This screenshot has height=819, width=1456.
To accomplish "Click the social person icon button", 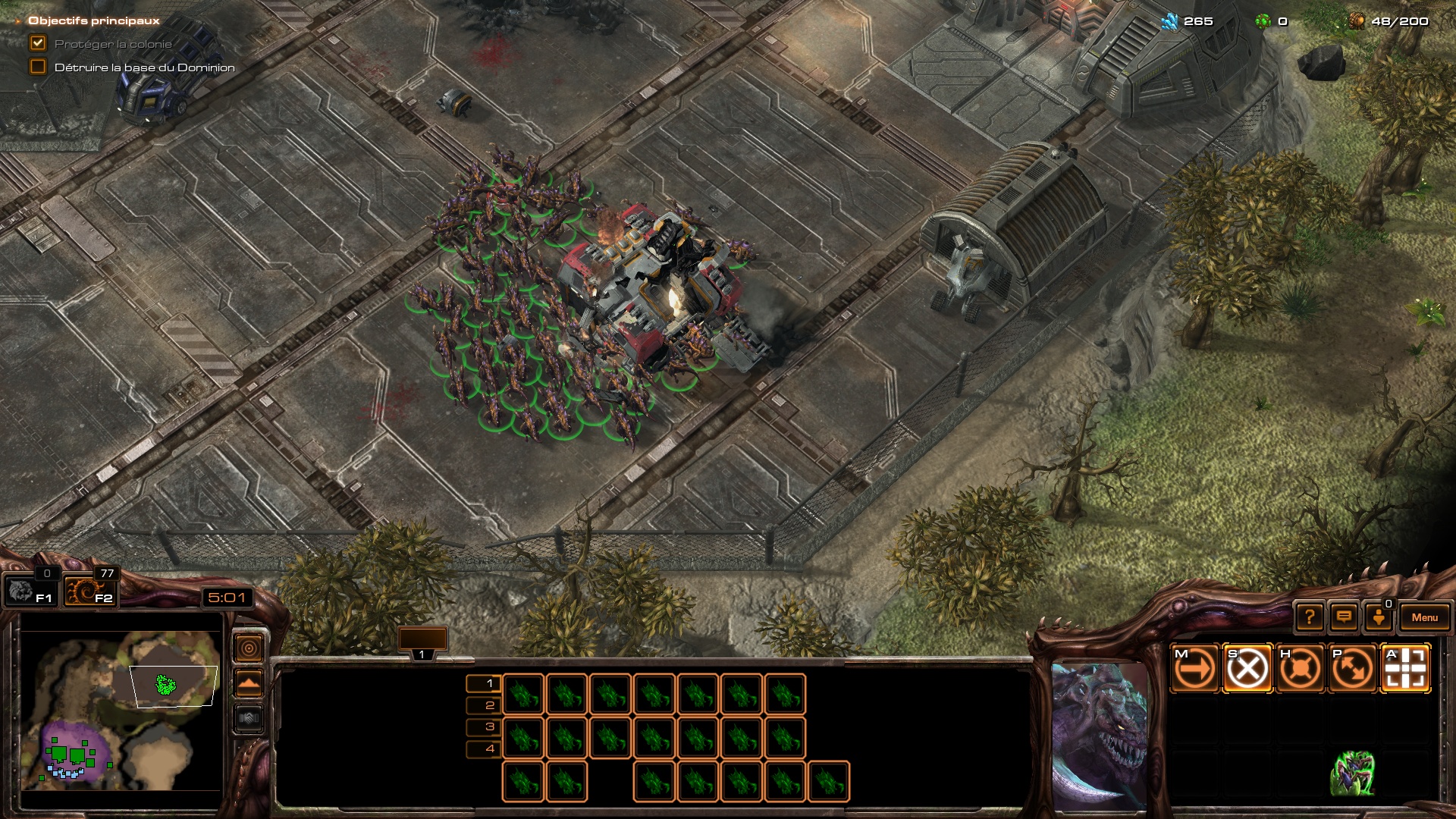I will pyautogui.click(x=1379, y=617).
